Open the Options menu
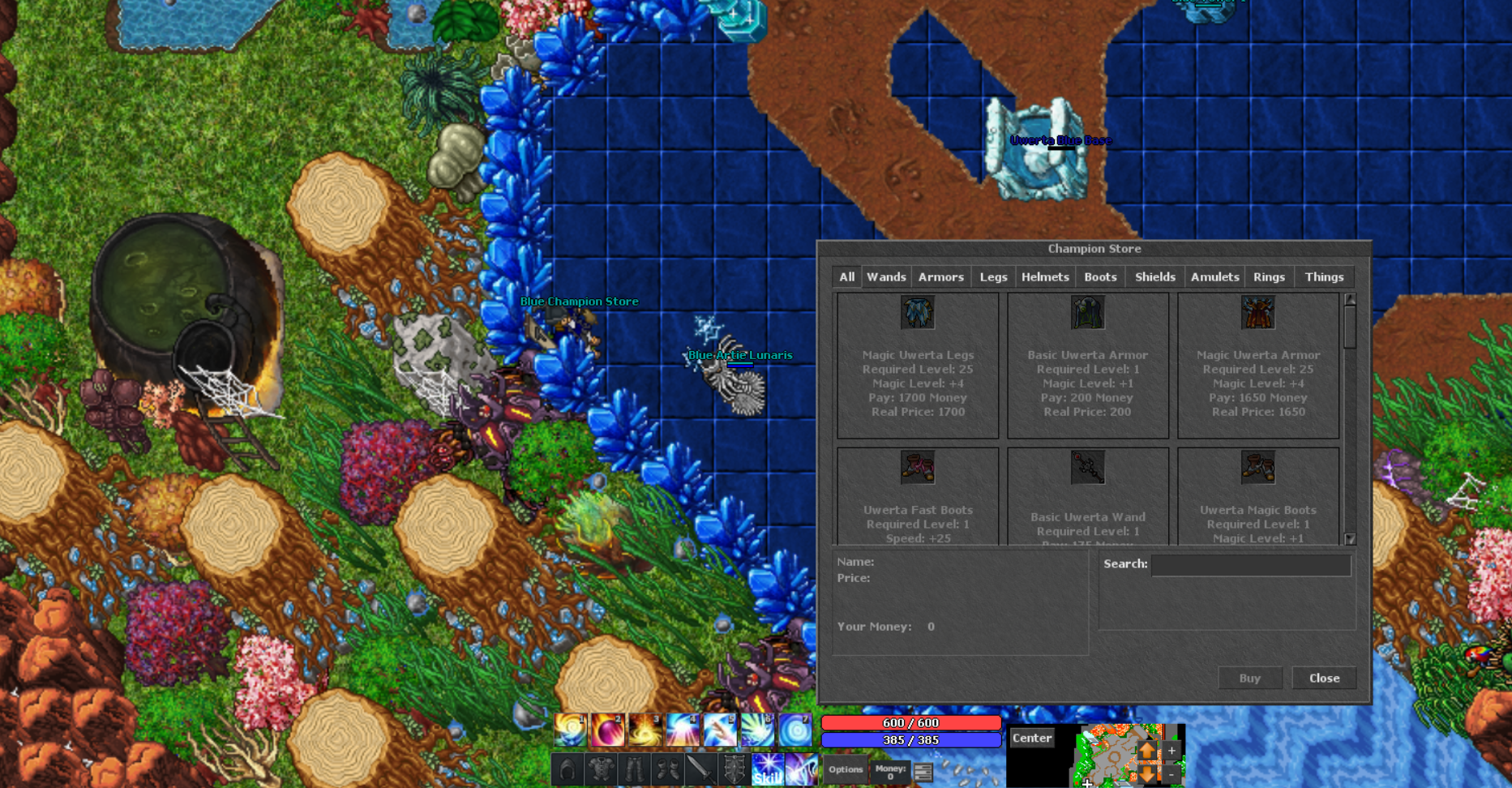 (x=845, y=769)
